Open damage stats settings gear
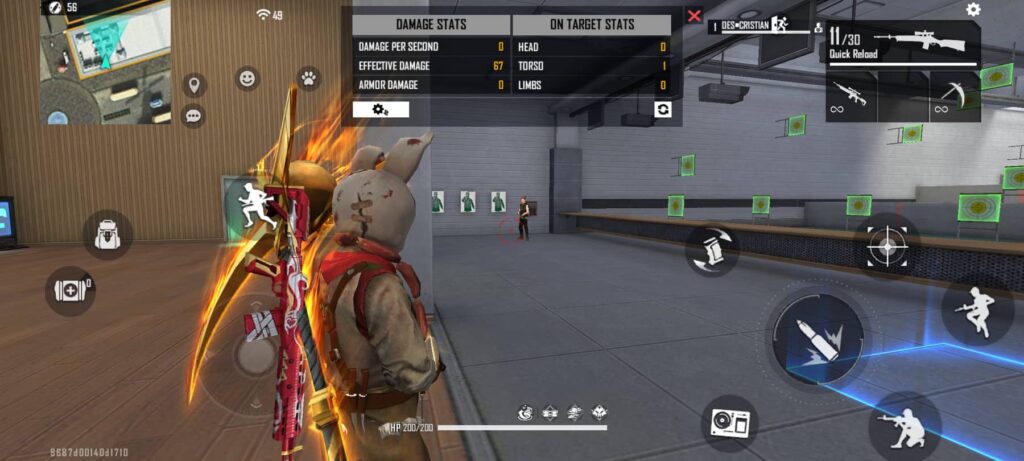The width and height of the screenshot is (1024, 461). click(x=380, y=109)
